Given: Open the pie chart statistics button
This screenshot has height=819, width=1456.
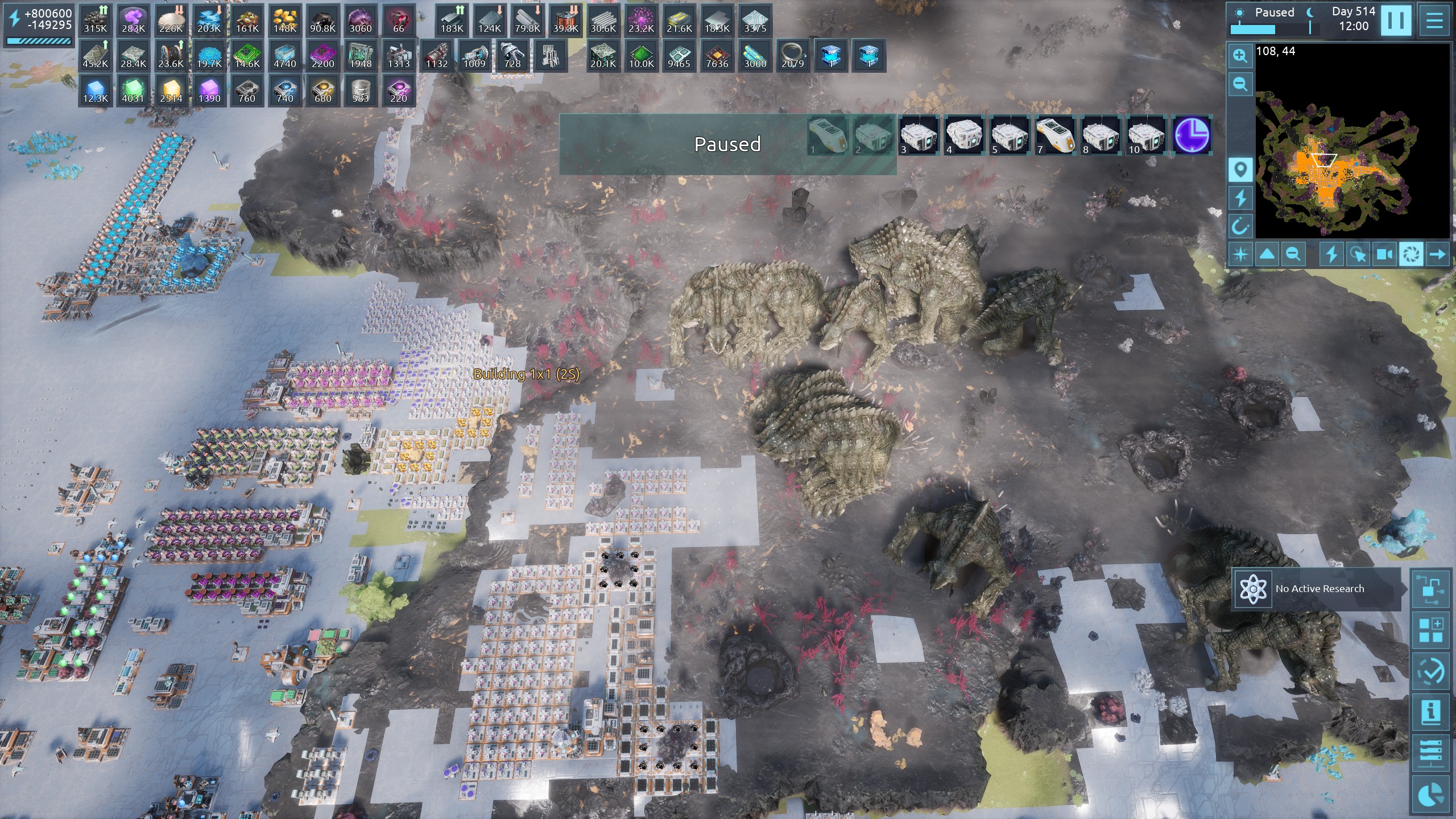Looking at the screenshot, I should click(x=1431, y=795).
